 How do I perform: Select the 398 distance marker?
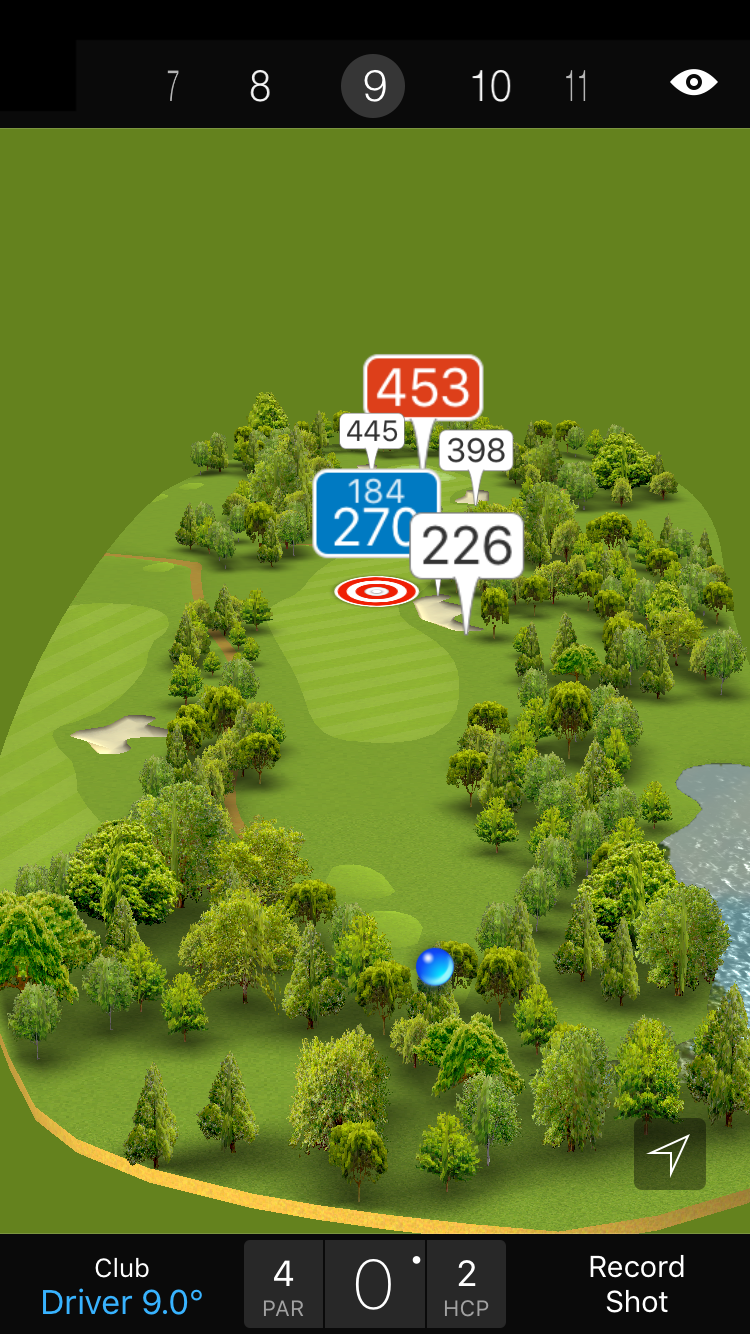pyautogui.click(x=476, y=451)
